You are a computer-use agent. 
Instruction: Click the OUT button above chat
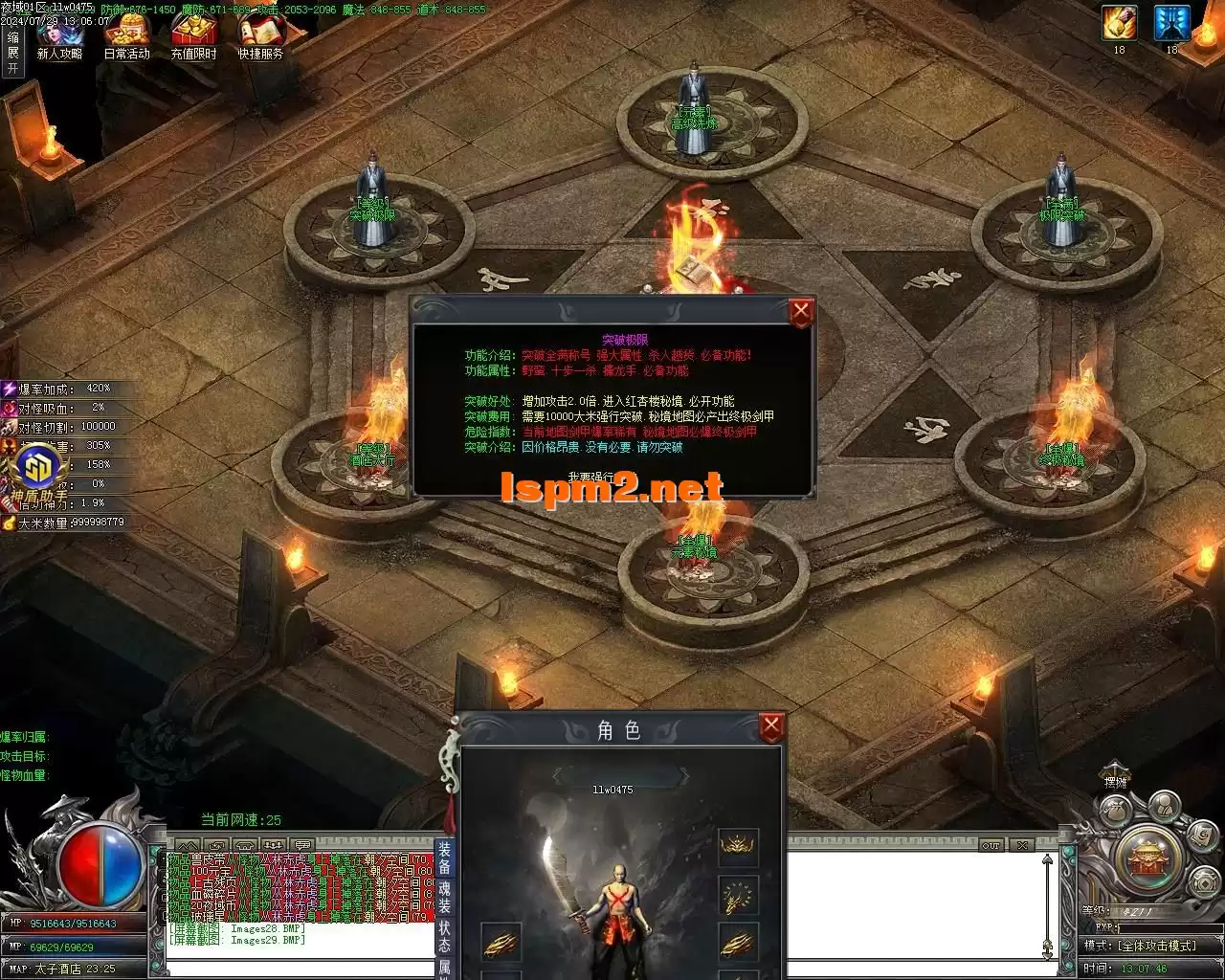[x=991, y=845]
